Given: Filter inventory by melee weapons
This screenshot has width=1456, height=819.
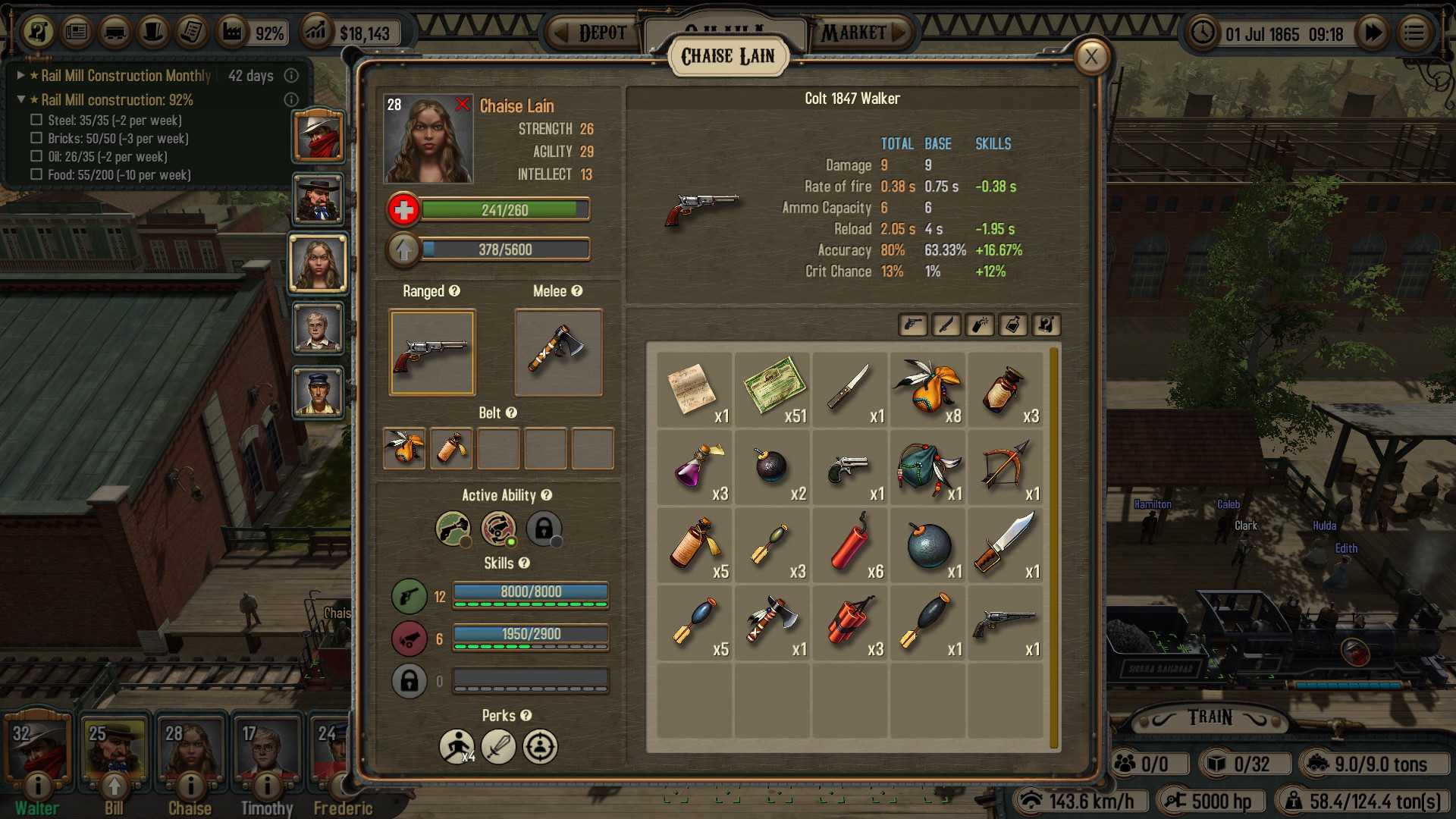Looking at the screenshot, I should coord(946,325).
